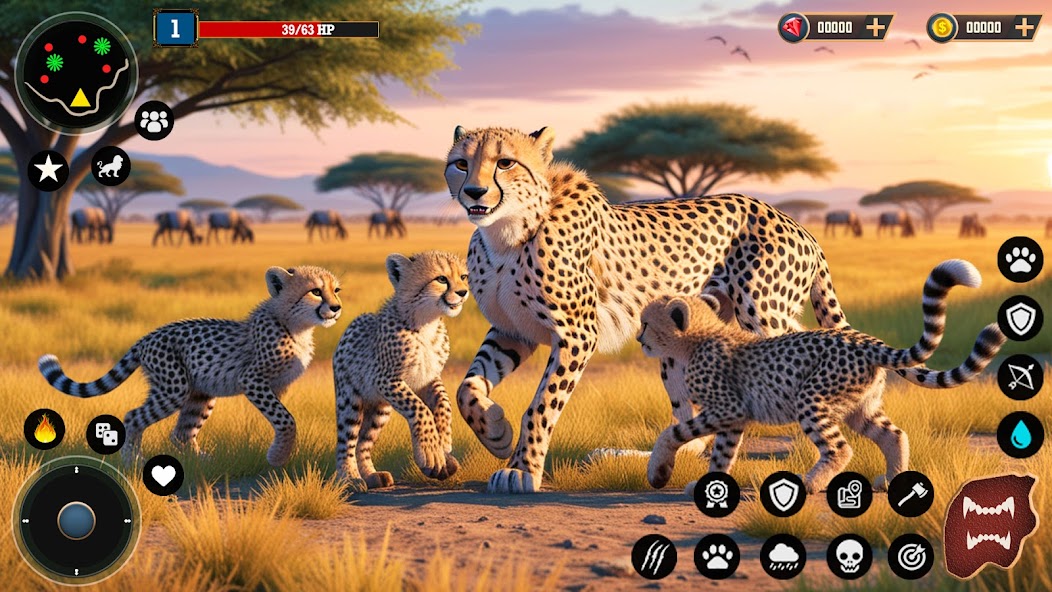Viewport: 1052px width, 592px height.
Task: Select the lion silhouette icon
Action: click(111, 166)
